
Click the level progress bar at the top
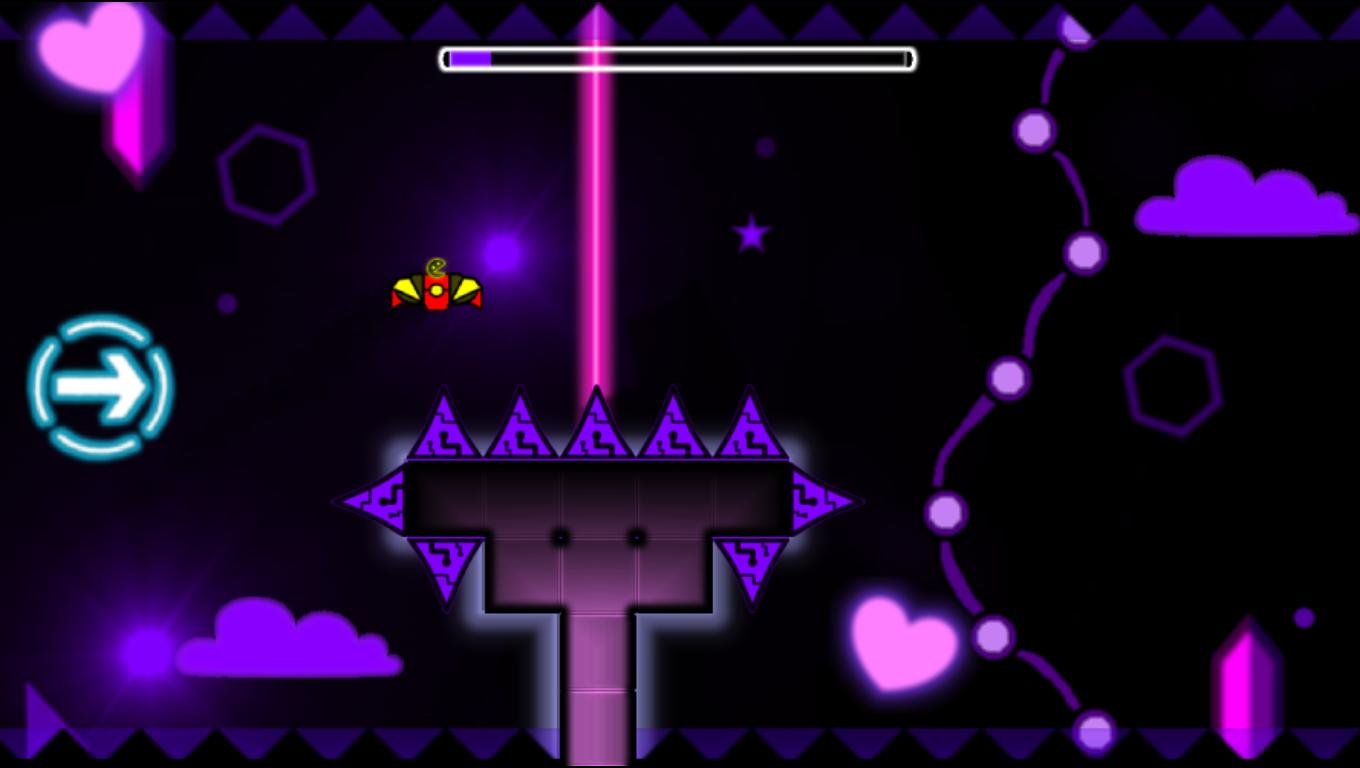pyautogui.click(x=677, y=58)
